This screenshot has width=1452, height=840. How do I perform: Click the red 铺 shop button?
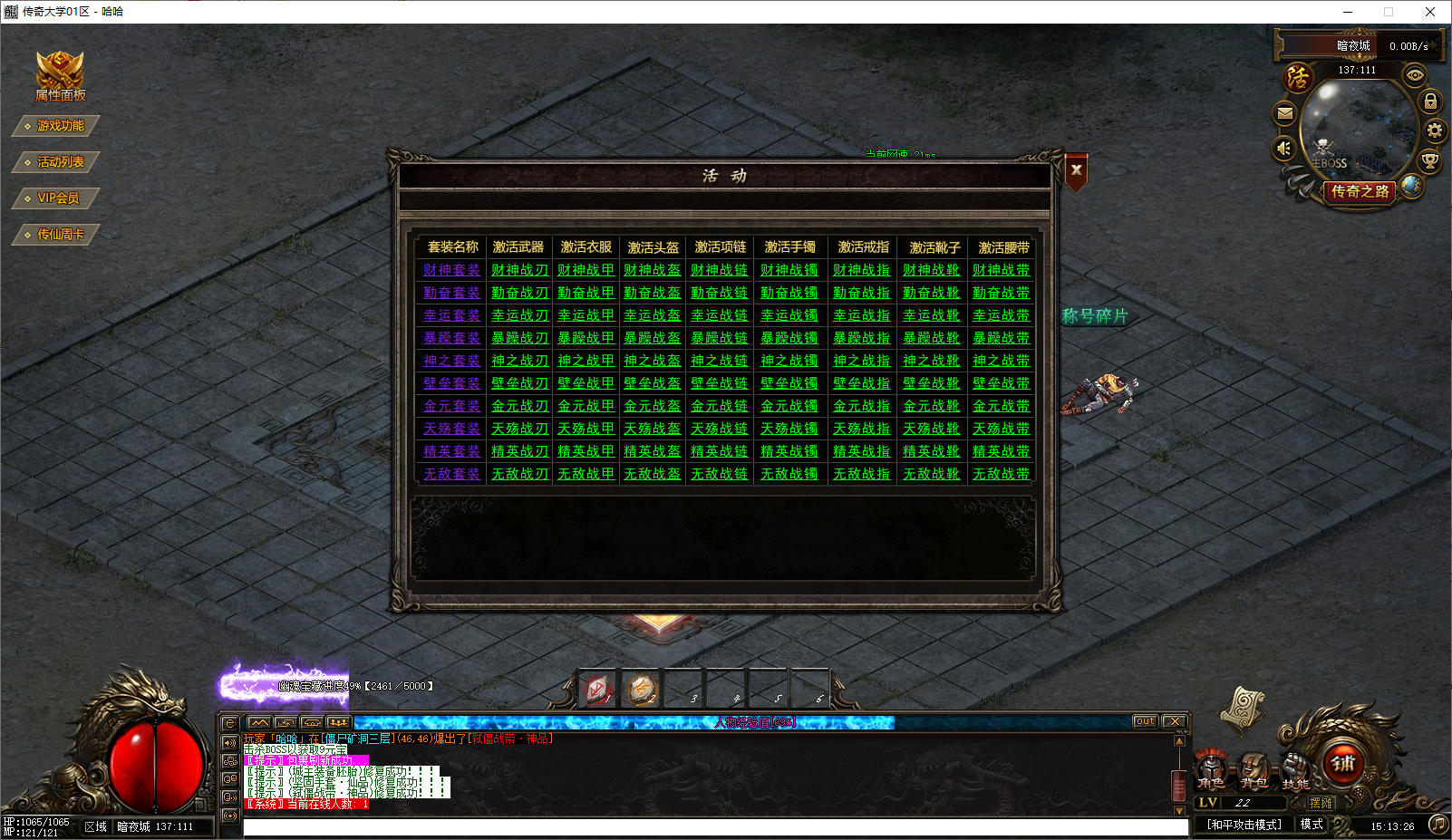pyautogui.click(x=1342, y=764)
